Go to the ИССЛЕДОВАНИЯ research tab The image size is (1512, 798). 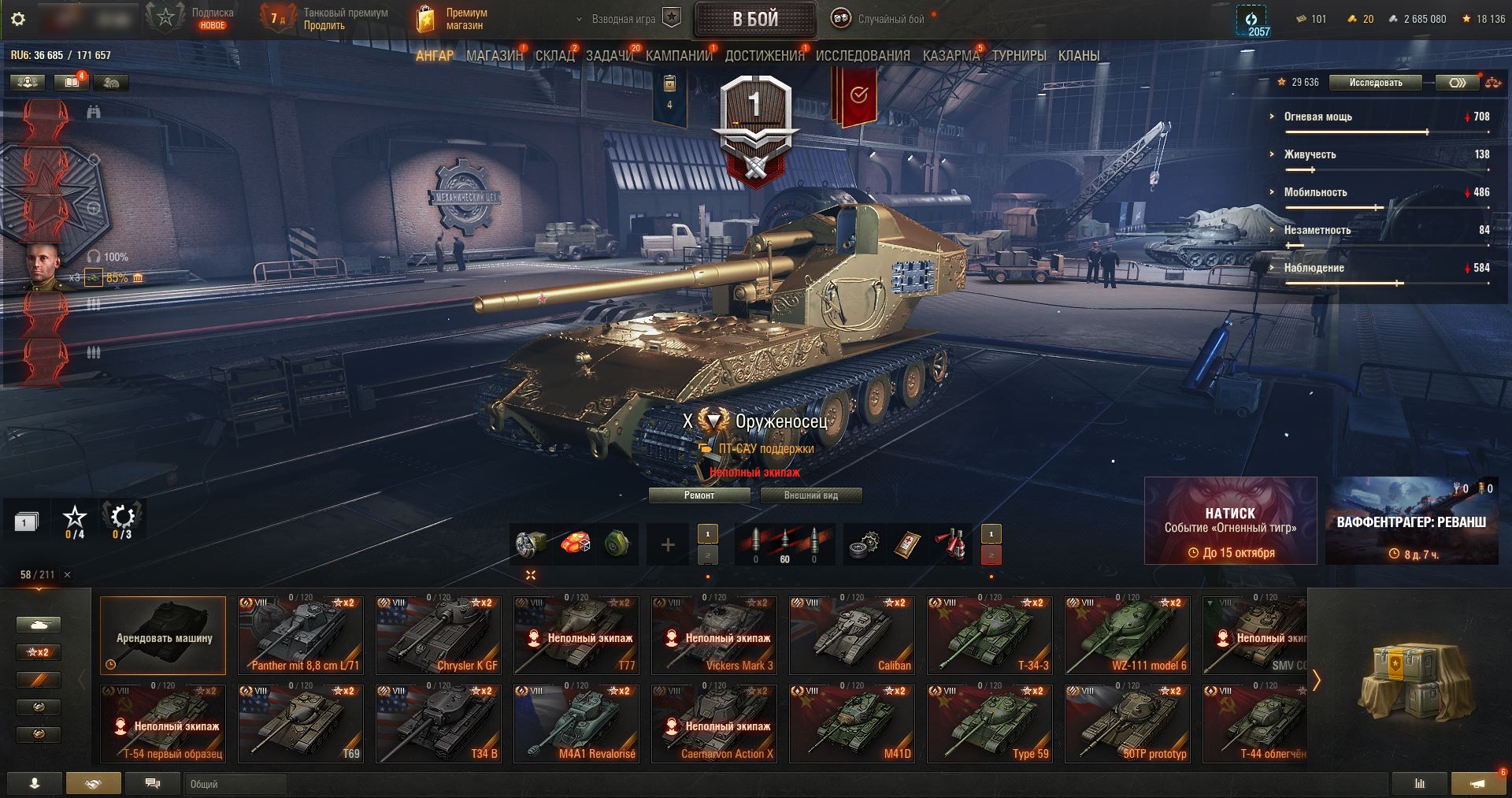(x=862, y=56)
